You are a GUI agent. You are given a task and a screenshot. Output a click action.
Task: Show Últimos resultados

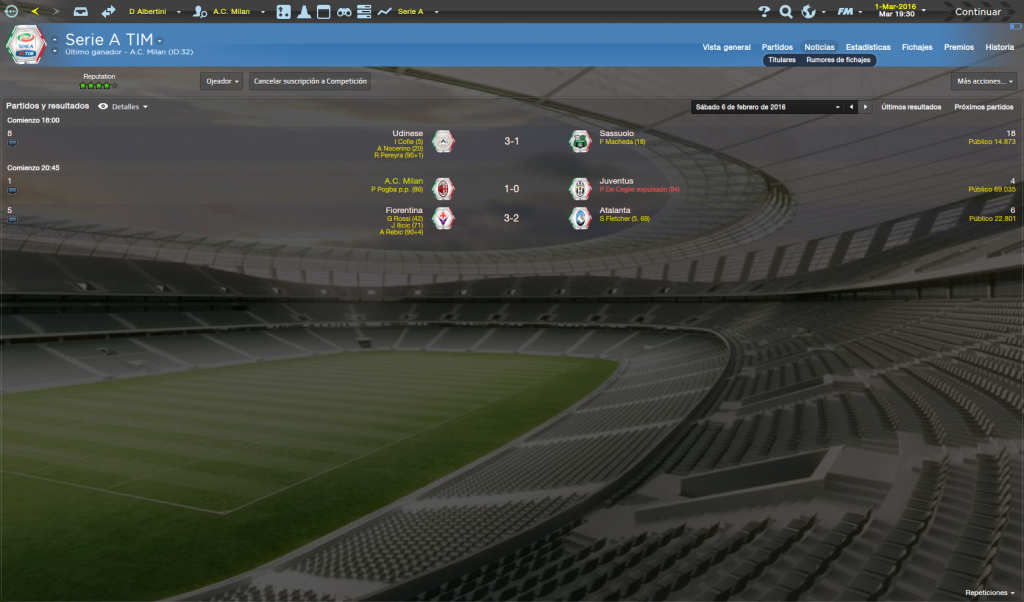click(911, 106)
